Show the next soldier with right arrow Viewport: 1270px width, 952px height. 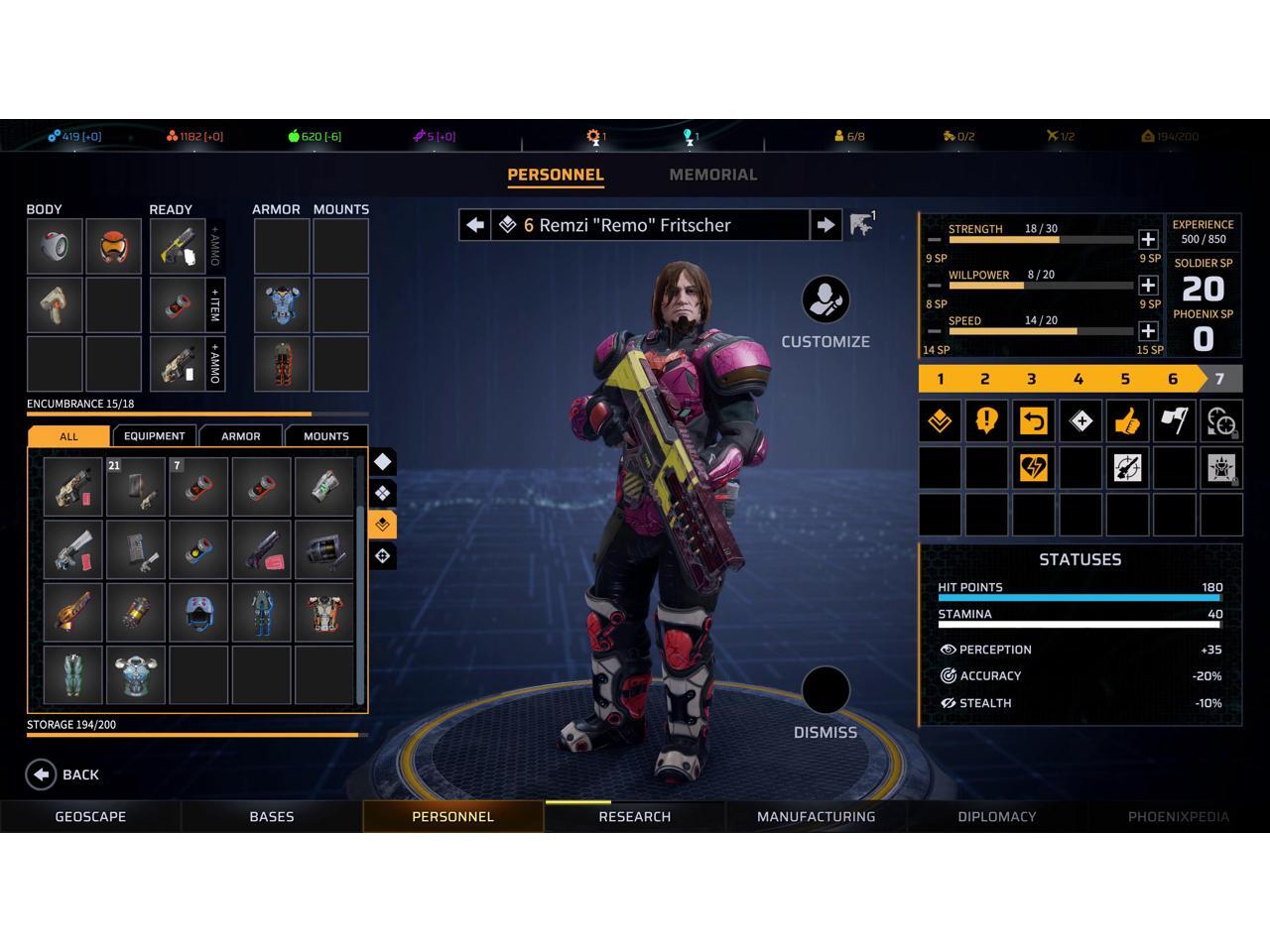tap(825, 225)
